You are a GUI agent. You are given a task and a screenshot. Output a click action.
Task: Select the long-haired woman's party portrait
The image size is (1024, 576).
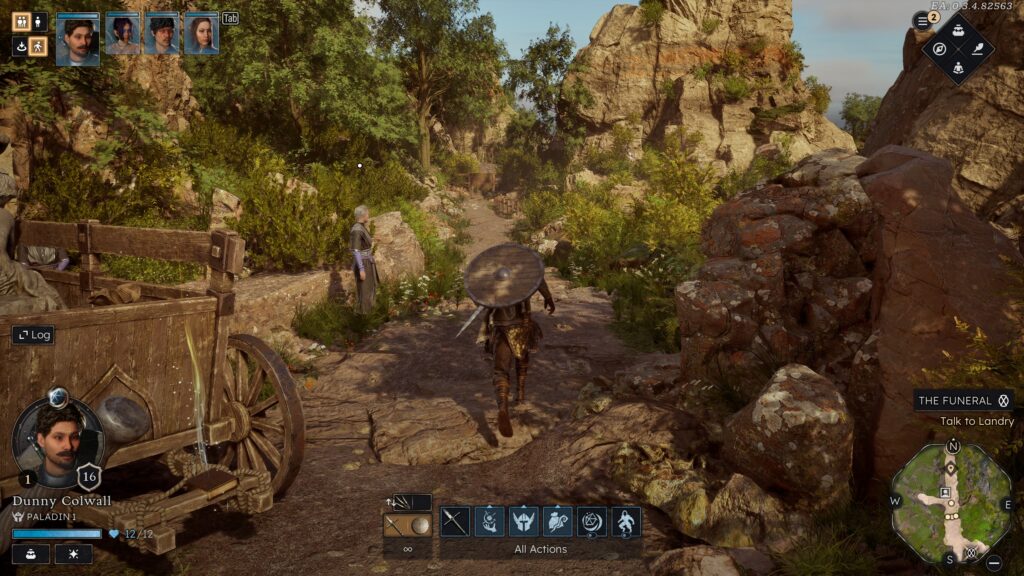pos(201,33)
